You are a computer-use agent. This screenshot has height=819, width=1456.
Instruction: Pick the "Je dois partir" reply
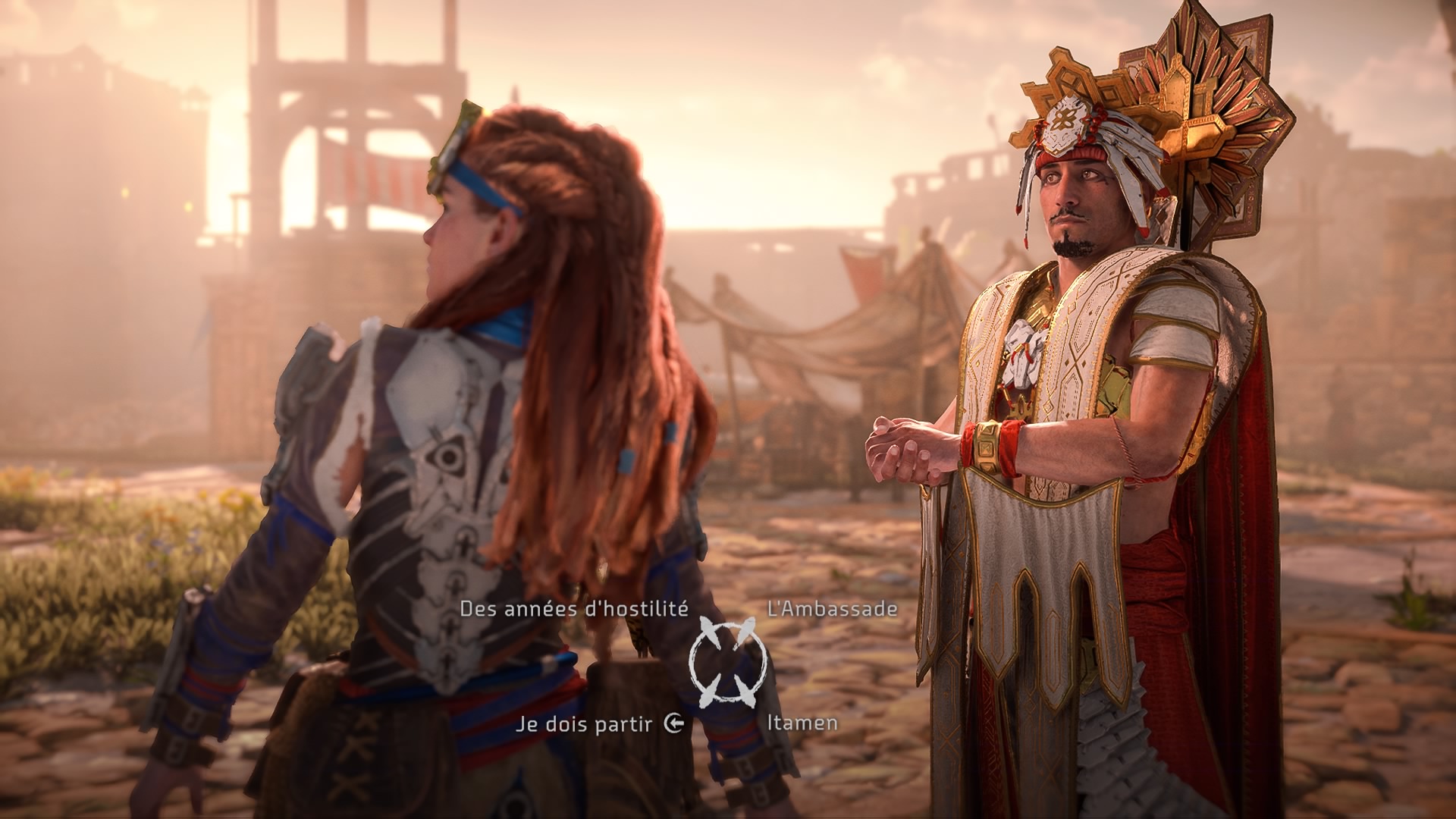[x=584, y=723]
